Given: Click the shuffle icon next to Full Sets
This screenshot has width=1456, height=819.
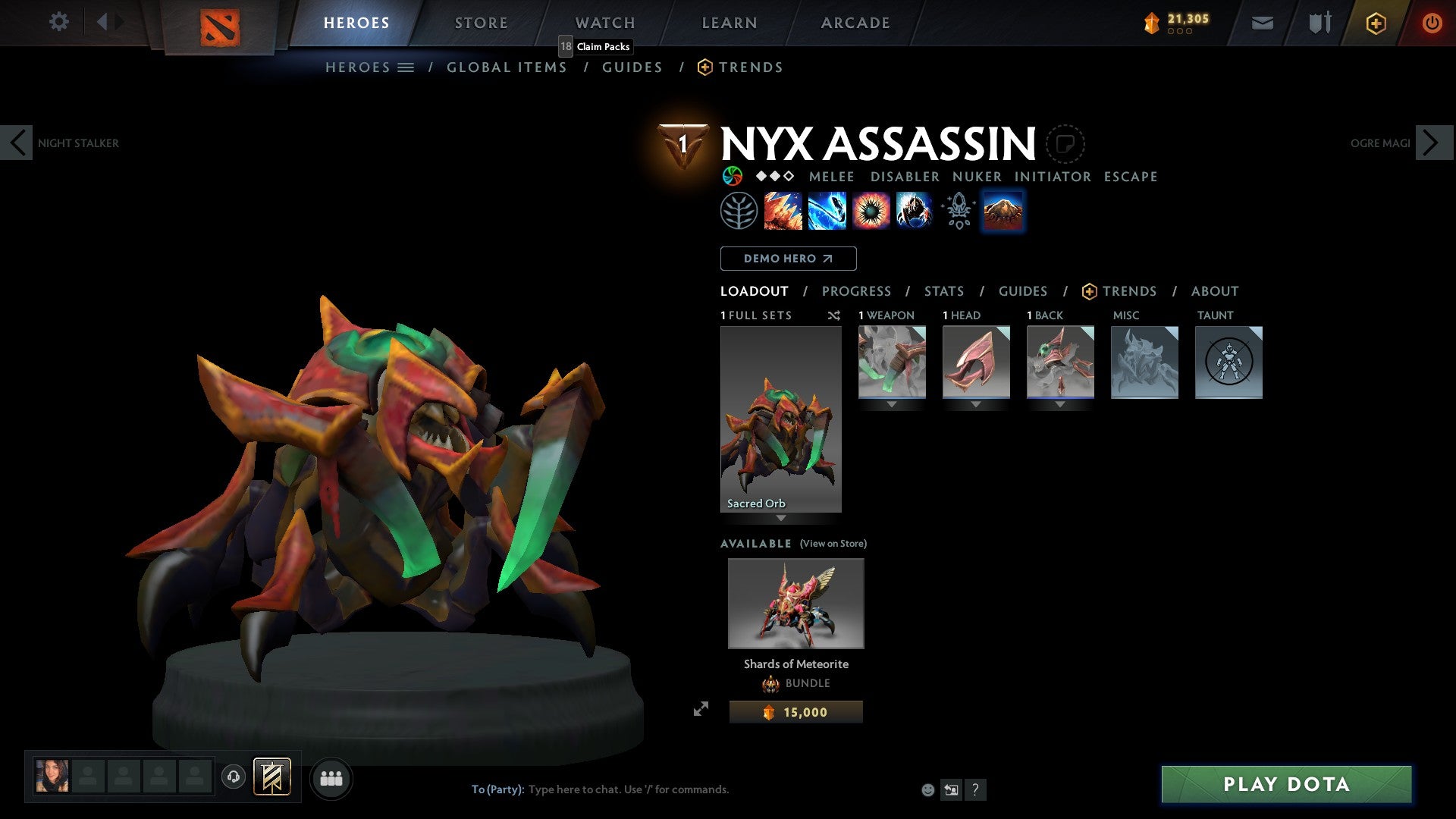Looking at the screenshot, I should (x=833, y=315).
